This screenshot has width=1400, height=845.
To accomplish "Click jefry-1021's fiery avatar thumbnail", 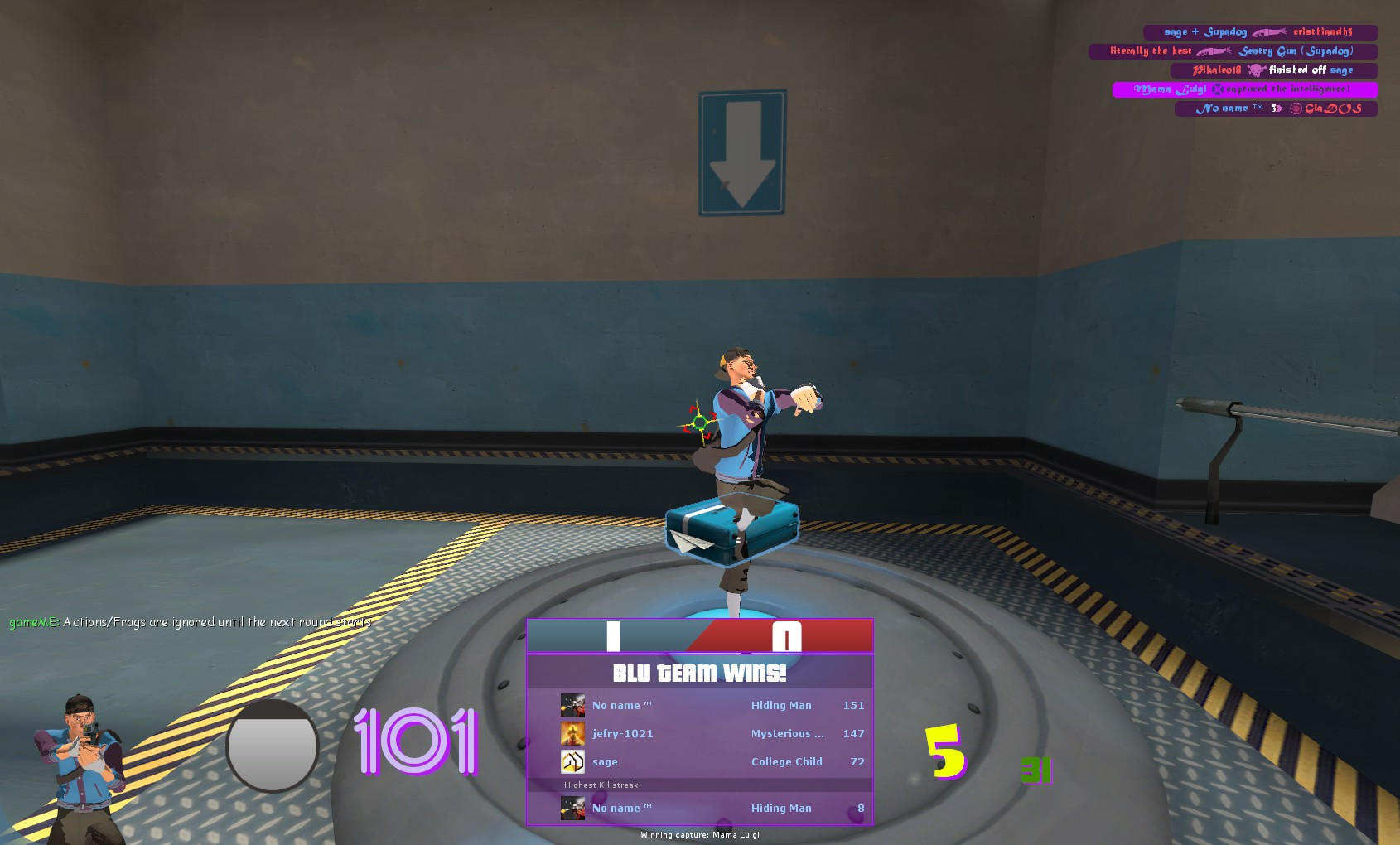I will point(572,733).
